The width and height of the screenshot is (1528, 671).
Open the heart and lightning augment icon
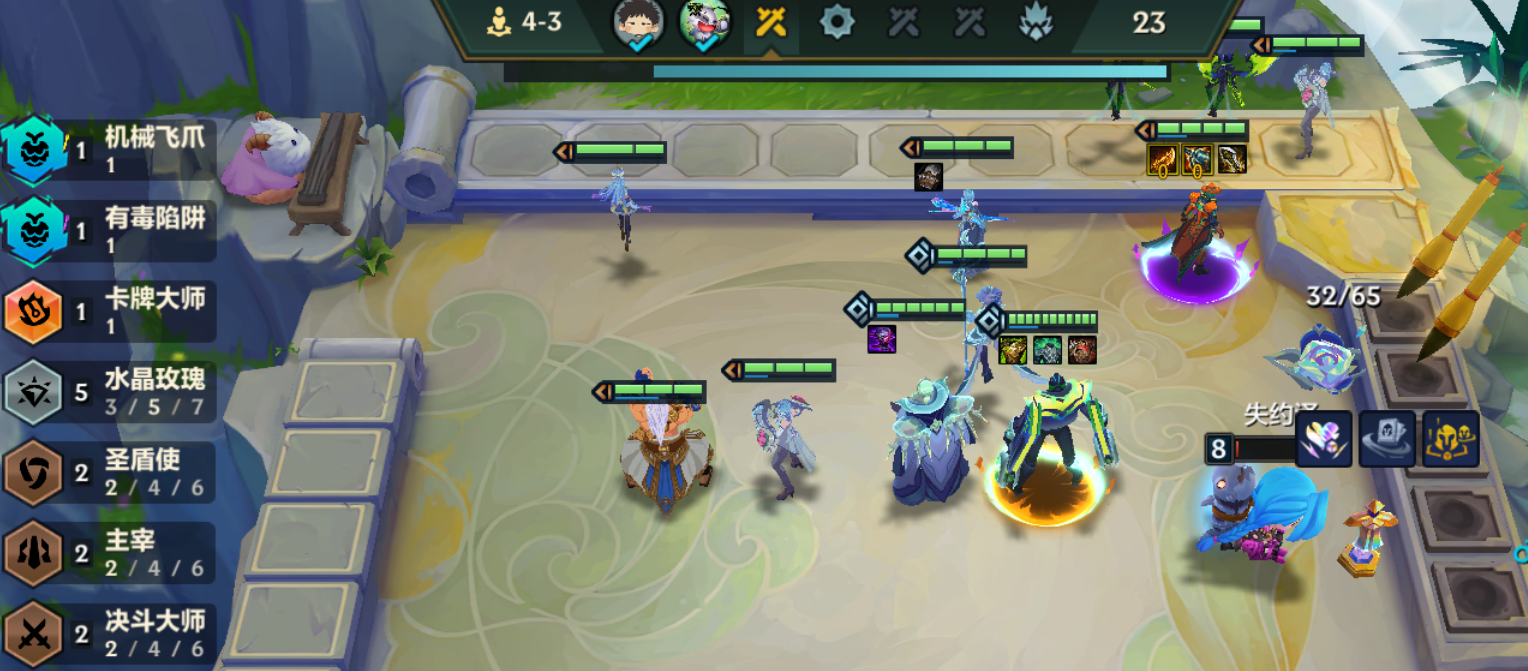(1324, 439)
